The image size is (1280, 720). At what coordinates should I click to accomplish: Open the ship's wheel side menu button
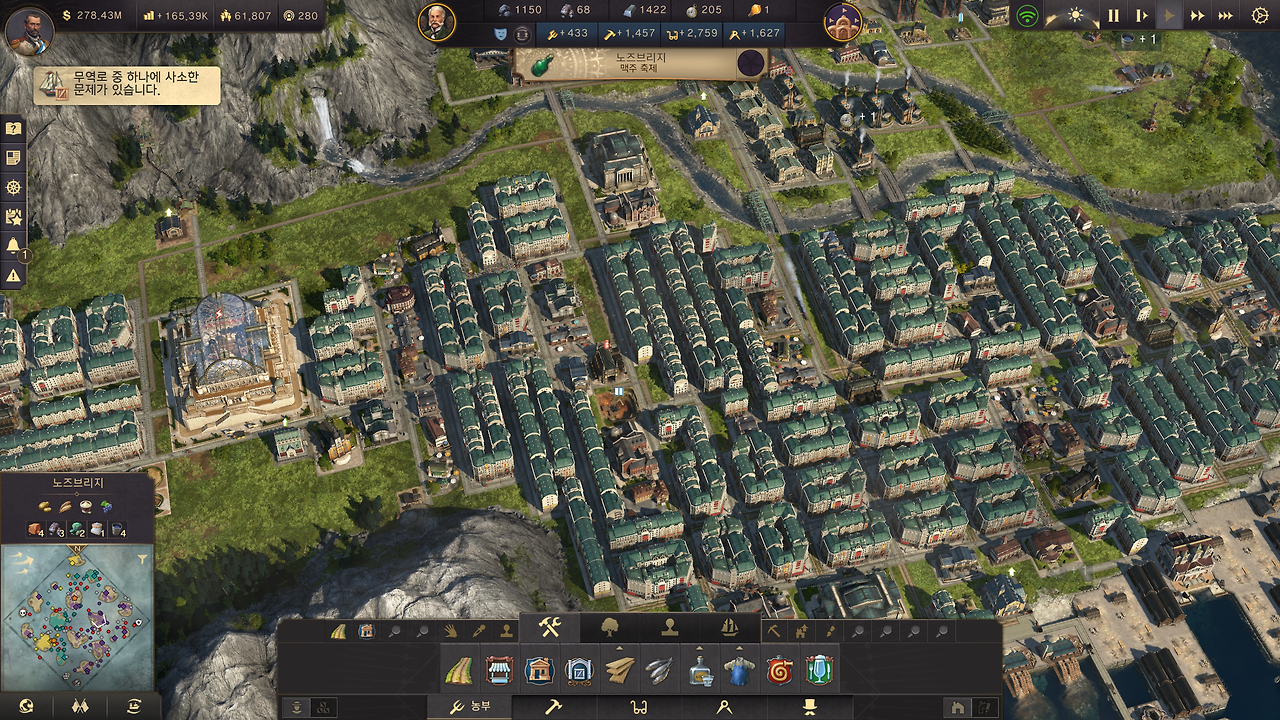coord(13,187)
